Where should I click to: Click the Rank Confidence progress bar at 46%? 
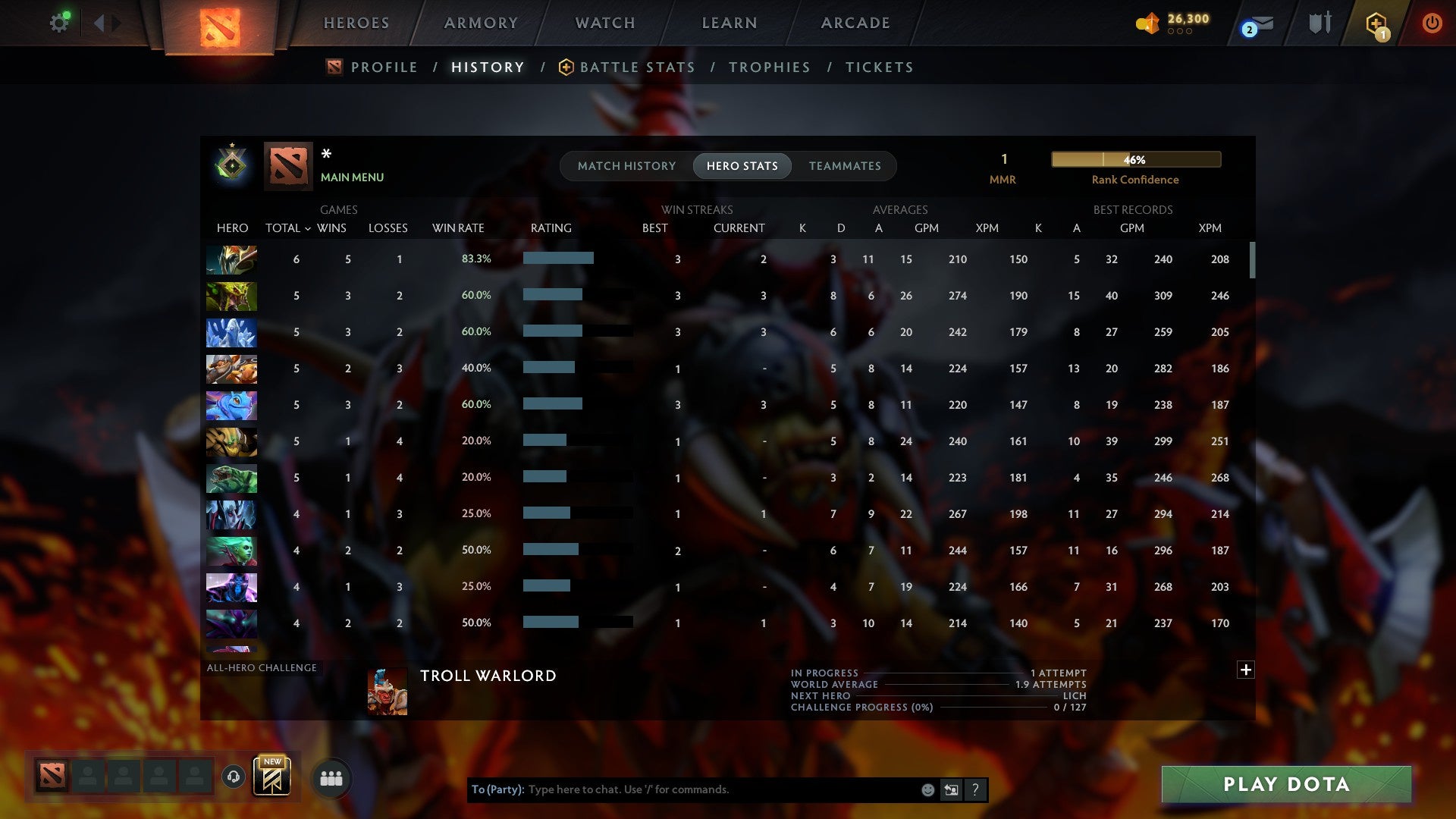tap(1135, 159)
